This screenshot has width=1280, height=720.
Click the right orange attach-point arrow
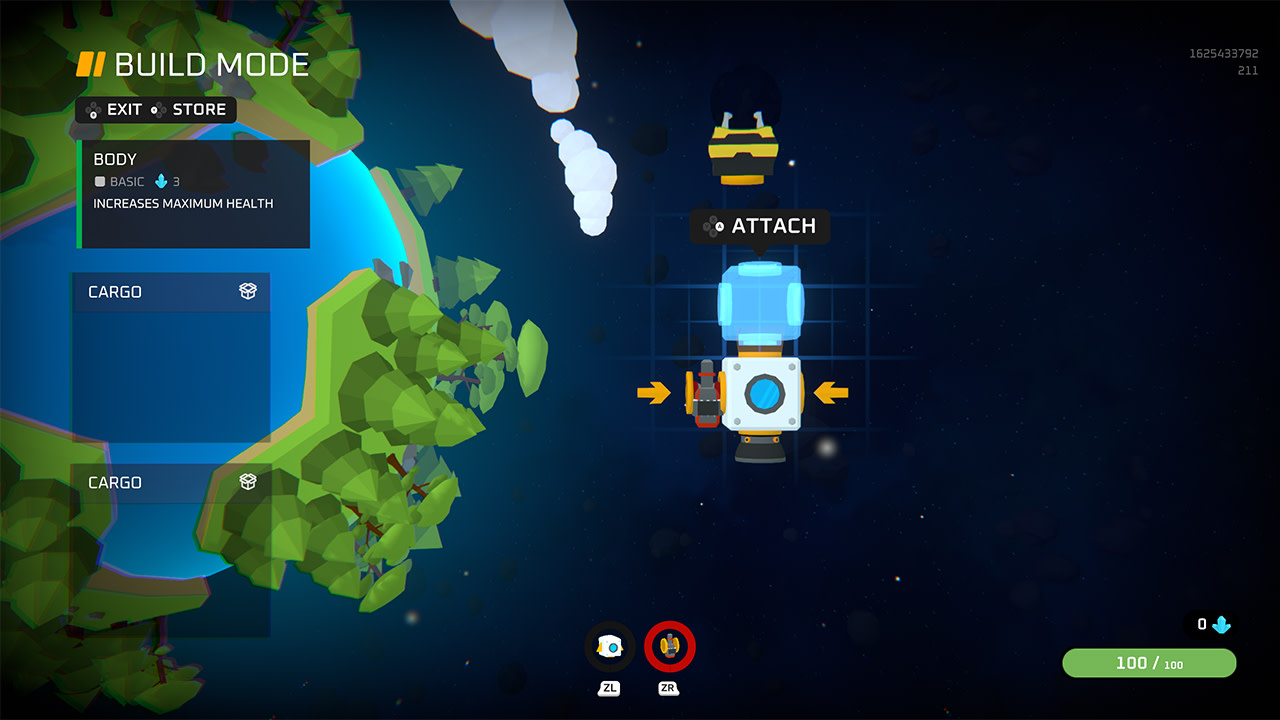click(x=832, y=394)
